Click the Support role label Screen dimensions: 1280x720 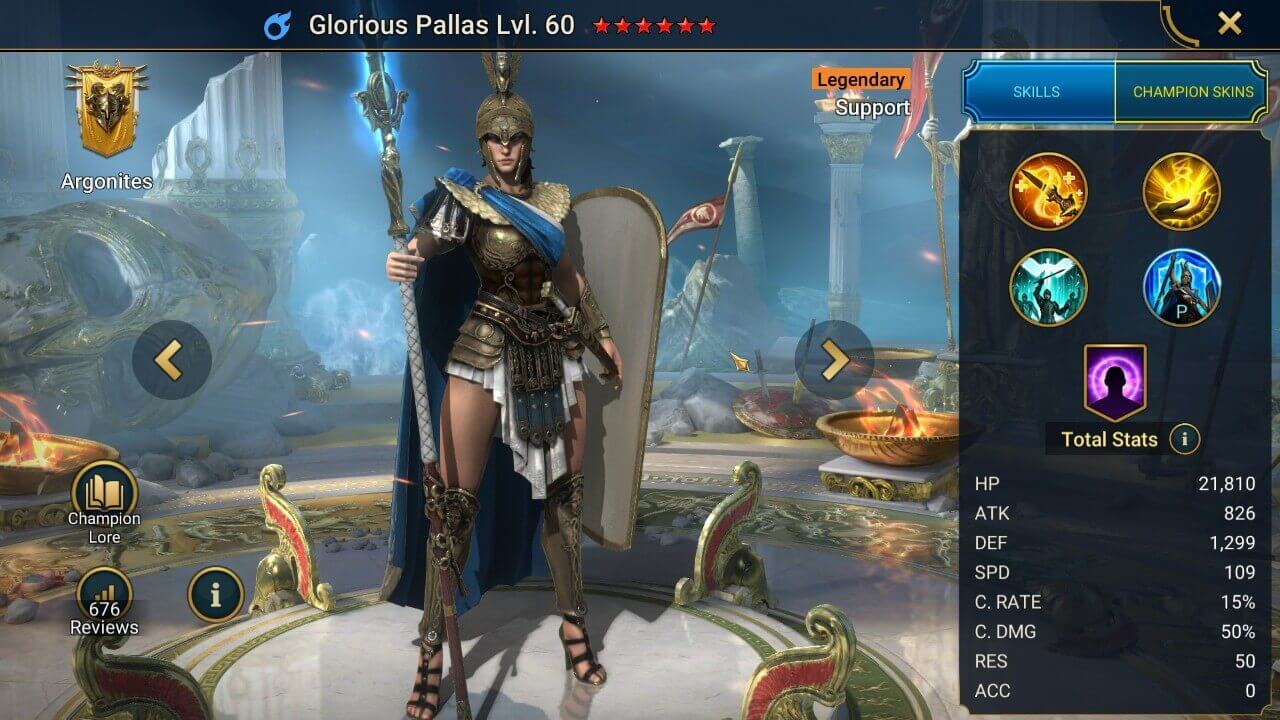(x=872, y=108)
